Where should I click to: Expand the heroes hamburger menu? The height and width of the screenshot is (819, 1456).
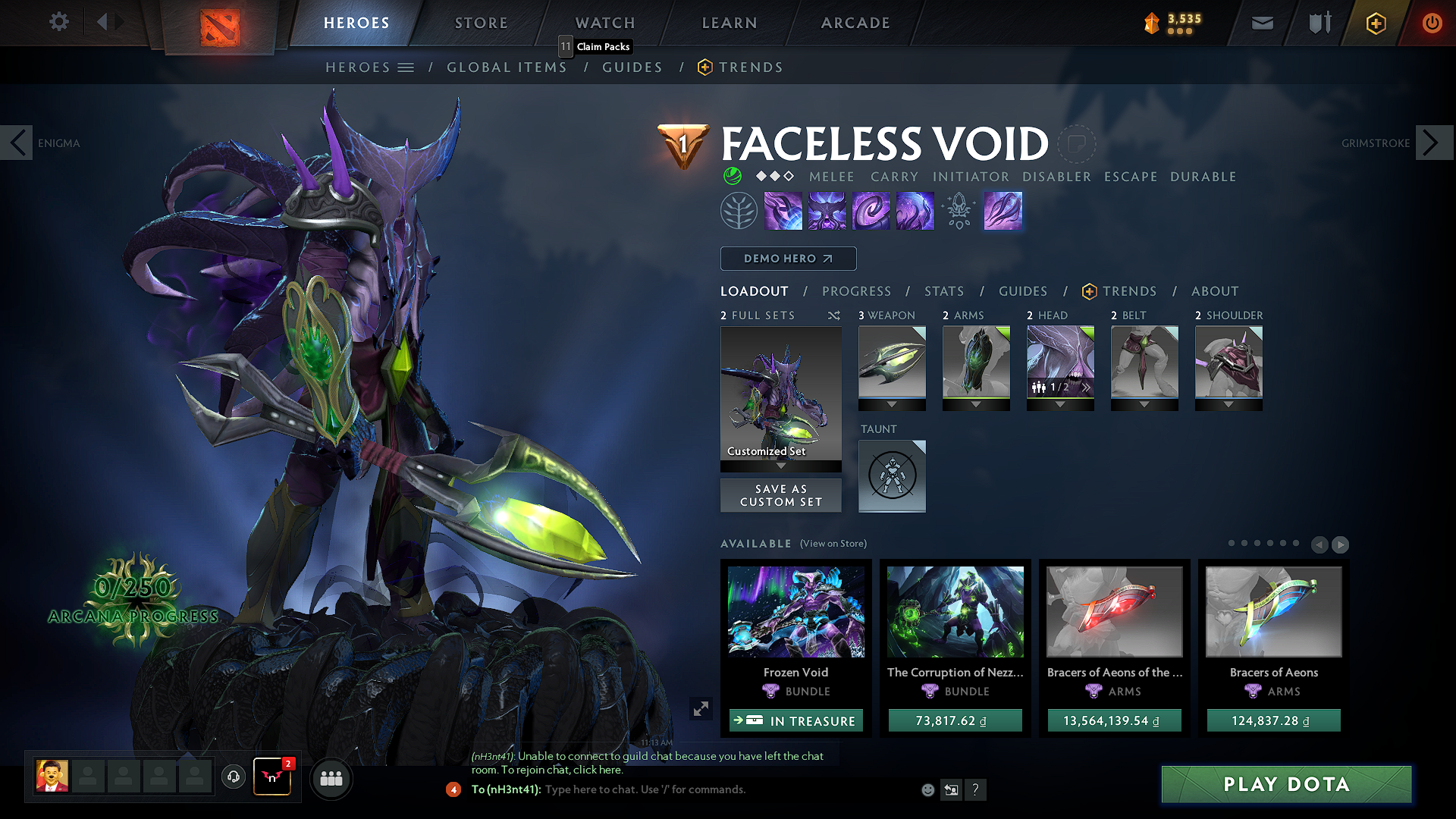406,67
